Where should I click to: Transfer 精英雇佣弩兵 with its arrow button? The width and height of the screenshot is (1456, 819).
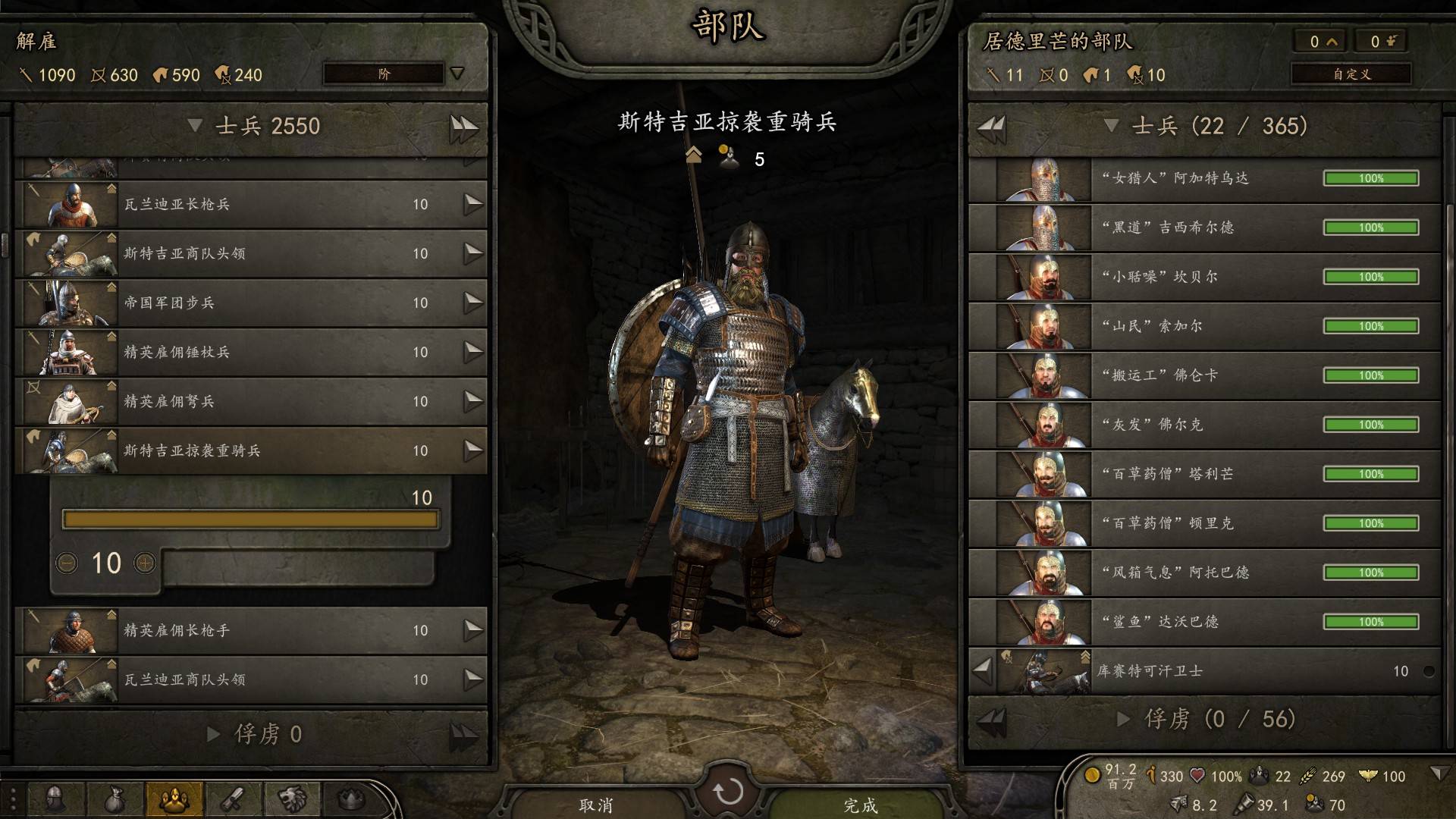pos(473,400)
